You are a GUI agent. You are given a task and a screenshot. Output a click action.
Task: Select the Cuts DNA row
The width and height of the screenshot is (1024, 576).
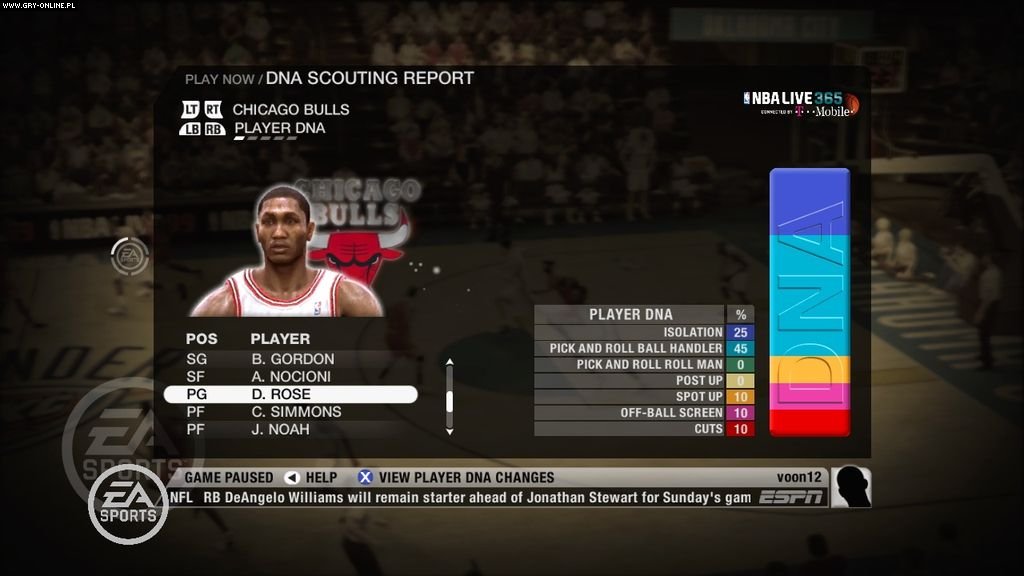(x=643, y=428)
